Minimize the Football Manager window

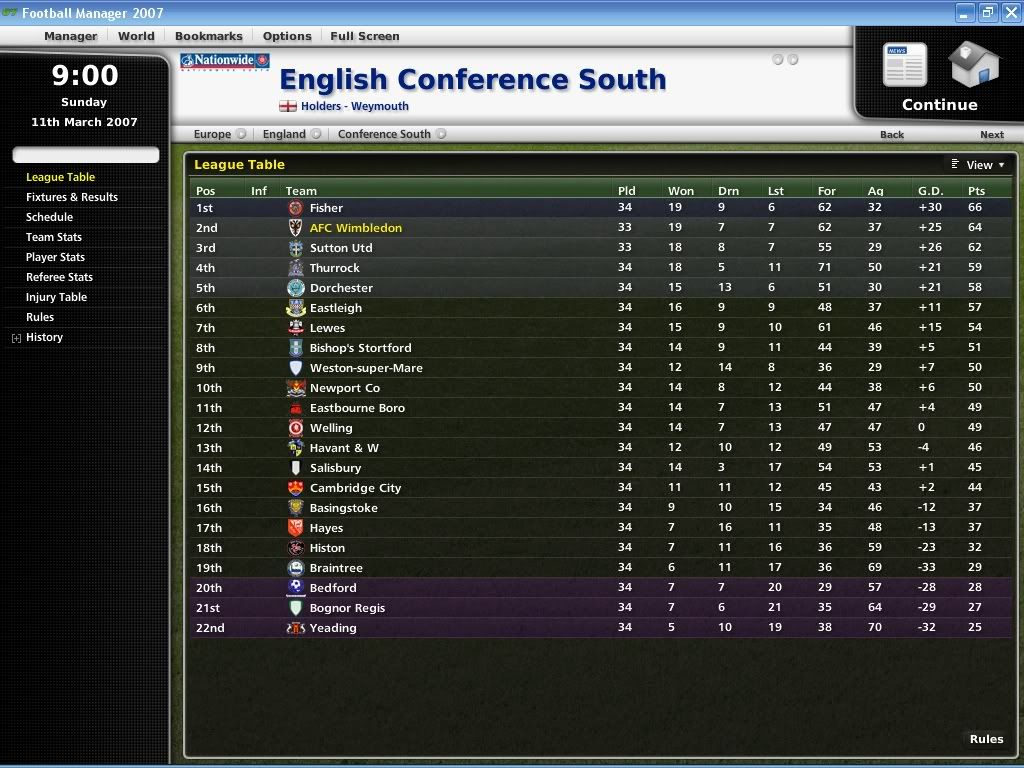[x=964, y=13]
